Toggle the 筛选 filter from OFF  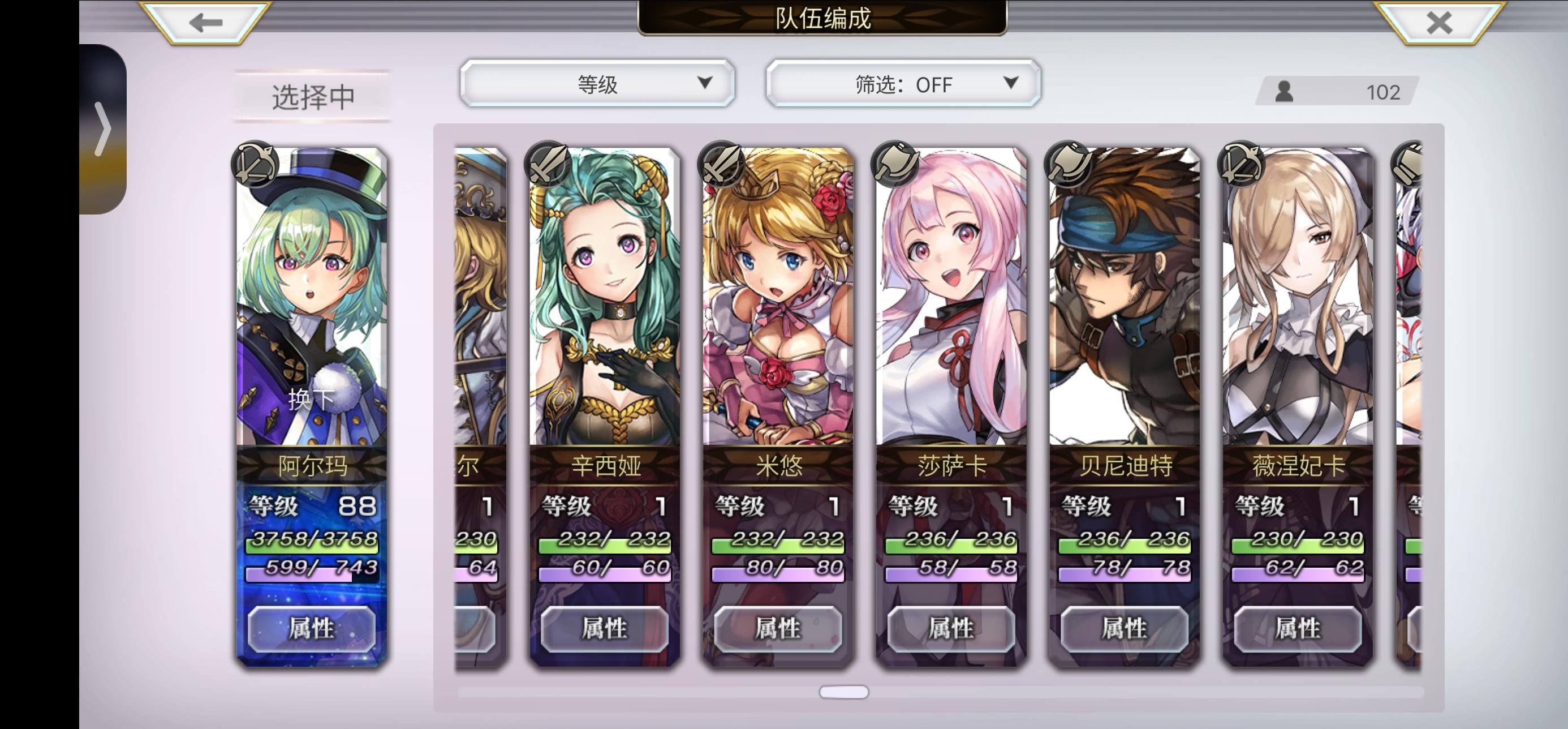pos(902,84)
